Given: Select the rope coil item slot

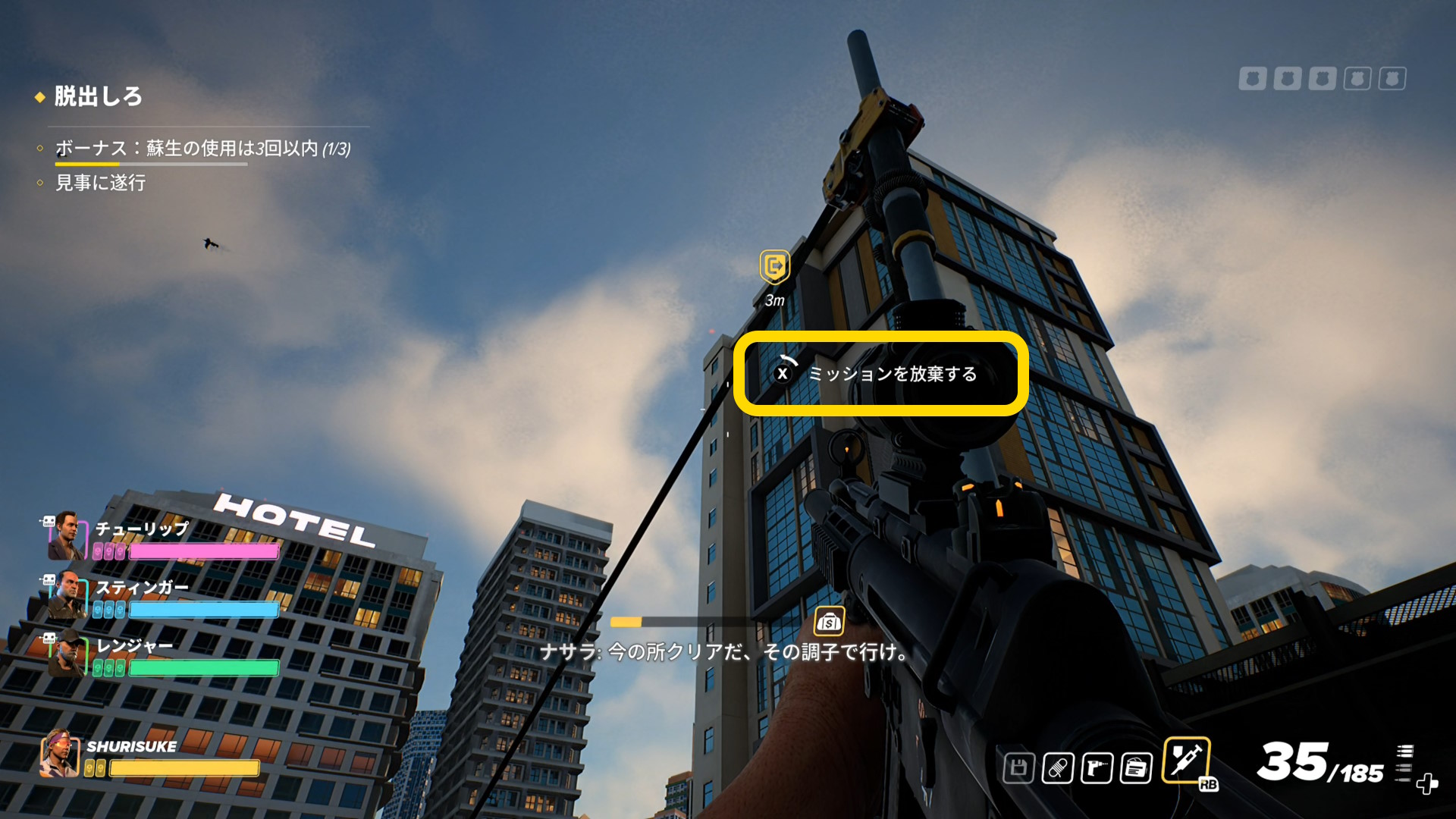Looking at the screenshot, I should tap(1057, 768).
